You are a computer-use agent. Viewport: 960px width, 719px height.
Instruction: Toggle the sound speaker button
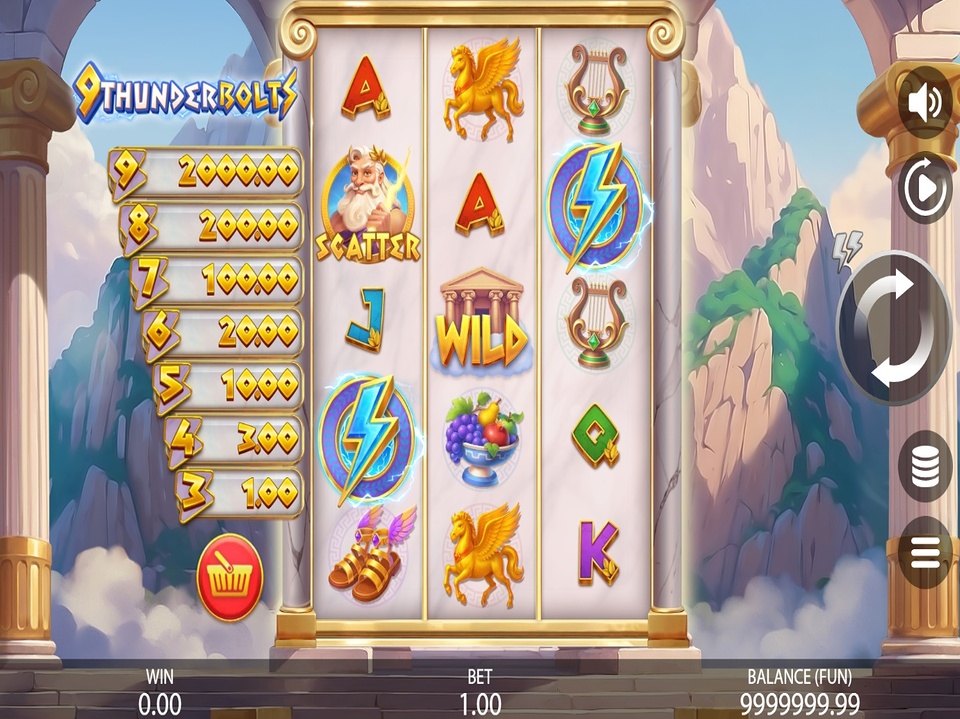924,103
